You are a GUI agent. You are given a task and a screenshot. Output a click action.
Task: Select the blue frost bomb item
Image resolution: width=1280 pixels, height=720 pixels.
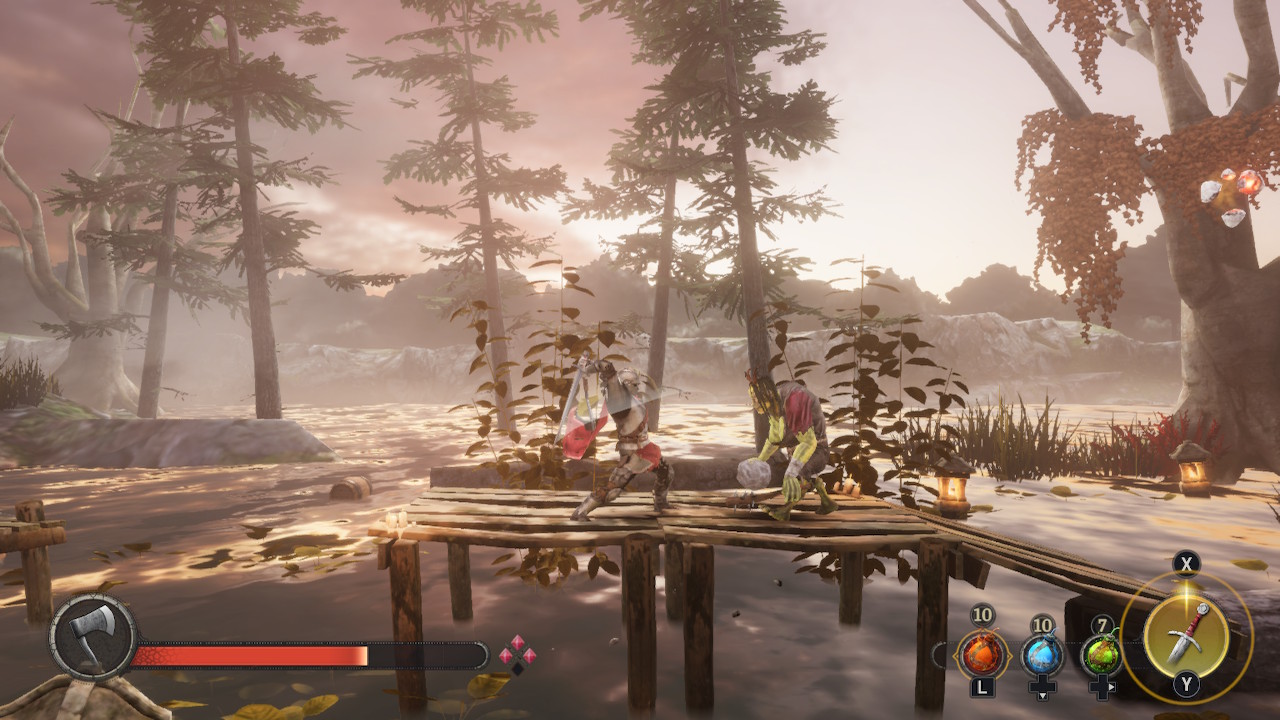click(1041, 656)
